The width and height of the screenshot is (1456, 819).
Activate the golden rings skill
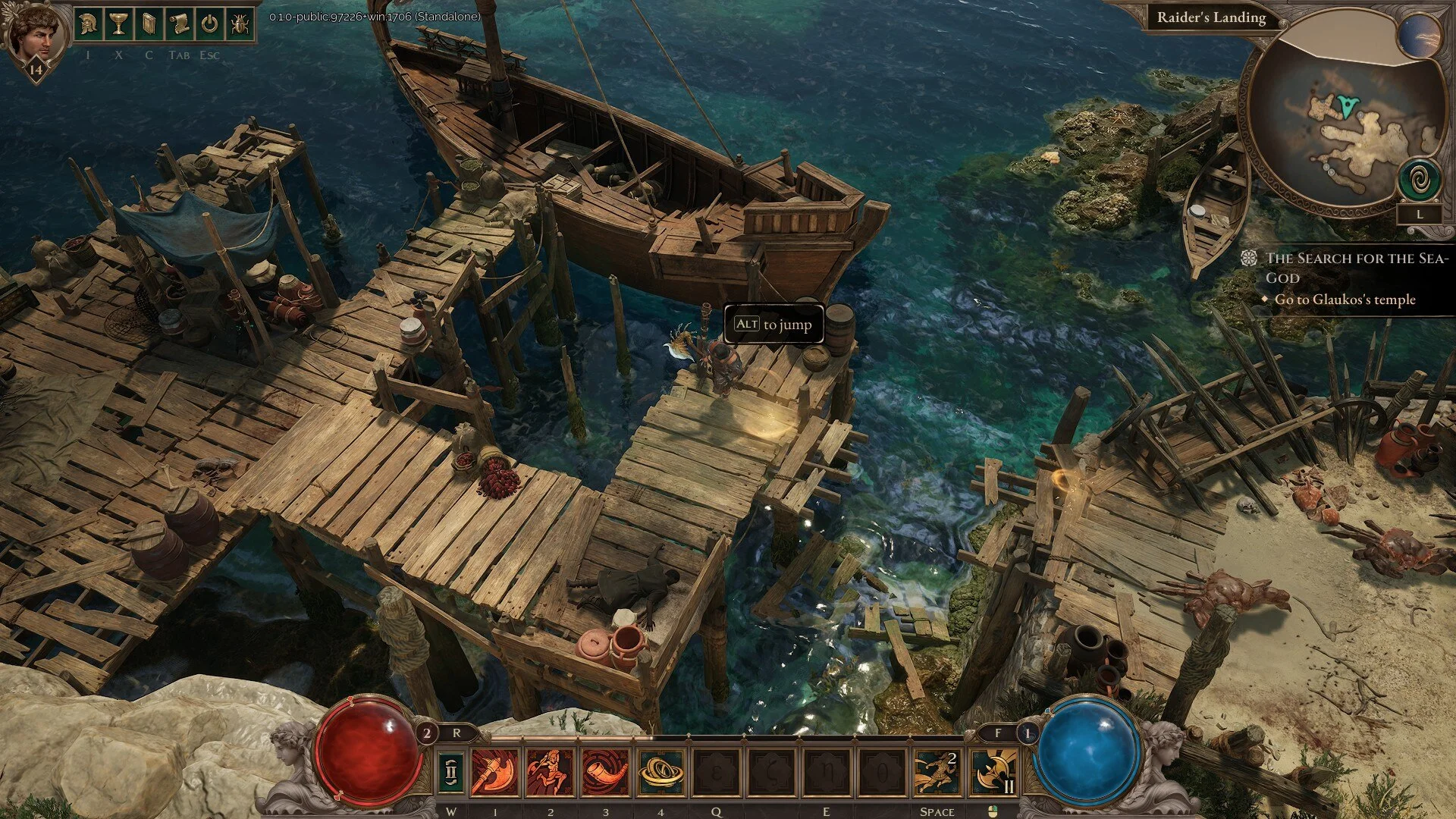point(661,772)
